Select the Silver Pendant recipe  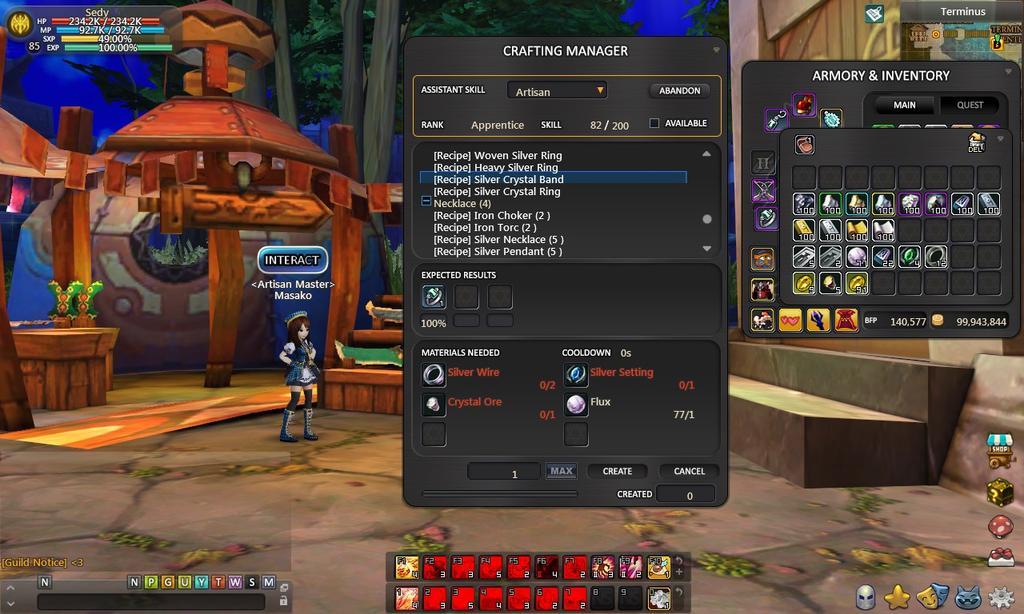497,252
